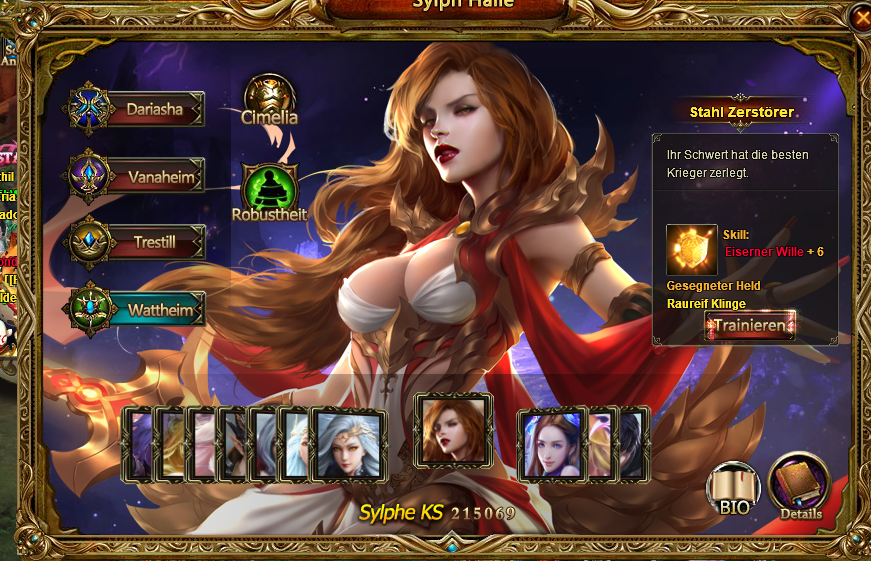The width and height of the screenshot is (871, 561).
Task: Close the Sylph Halle window
Action: coord(860,17)
